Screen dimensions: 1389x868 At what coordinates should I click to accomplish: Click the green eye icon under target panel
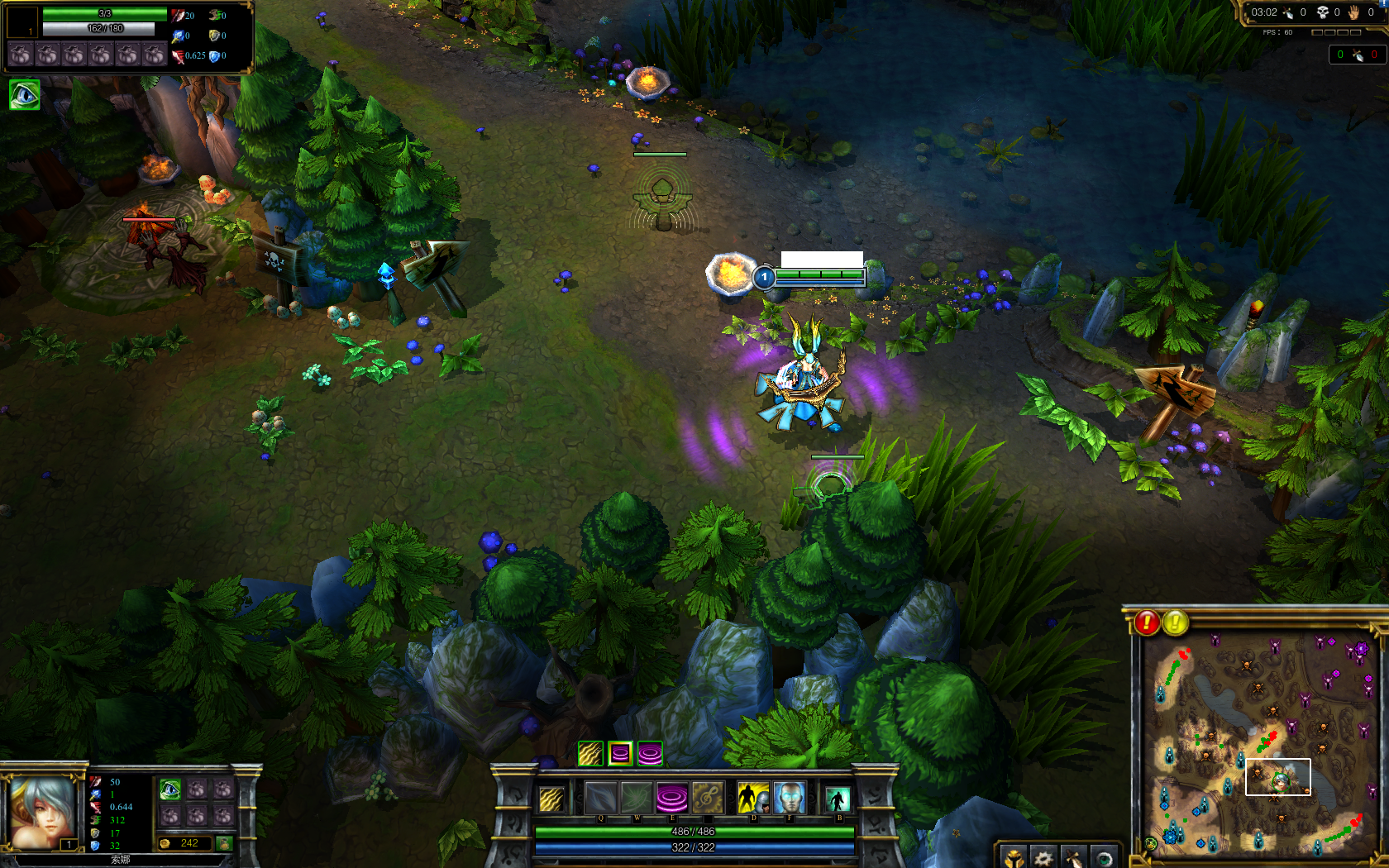[x=24, y=95]
